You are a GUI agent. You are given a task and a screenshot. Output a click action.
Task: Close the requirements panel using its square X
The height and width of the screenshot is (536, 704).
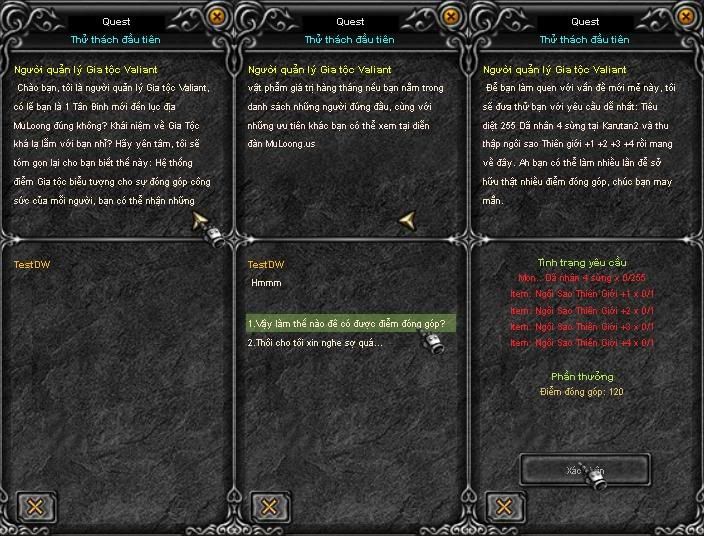[x=505, y=505]
